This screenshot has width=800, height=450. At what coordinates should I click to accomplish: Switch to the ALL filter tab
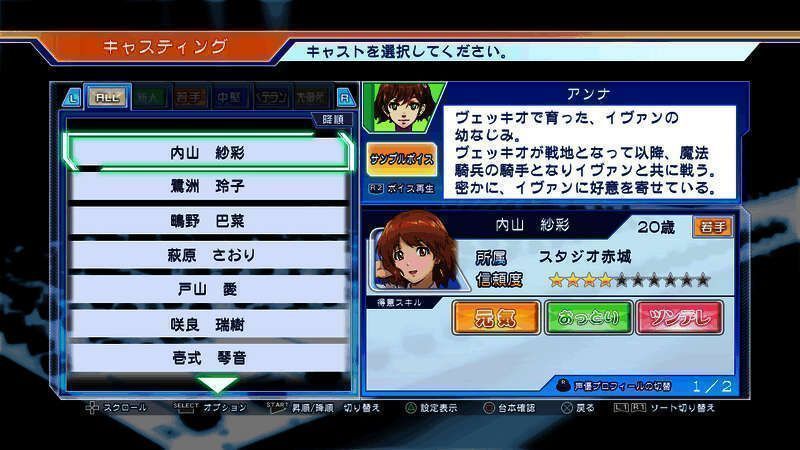pos(103,97)
